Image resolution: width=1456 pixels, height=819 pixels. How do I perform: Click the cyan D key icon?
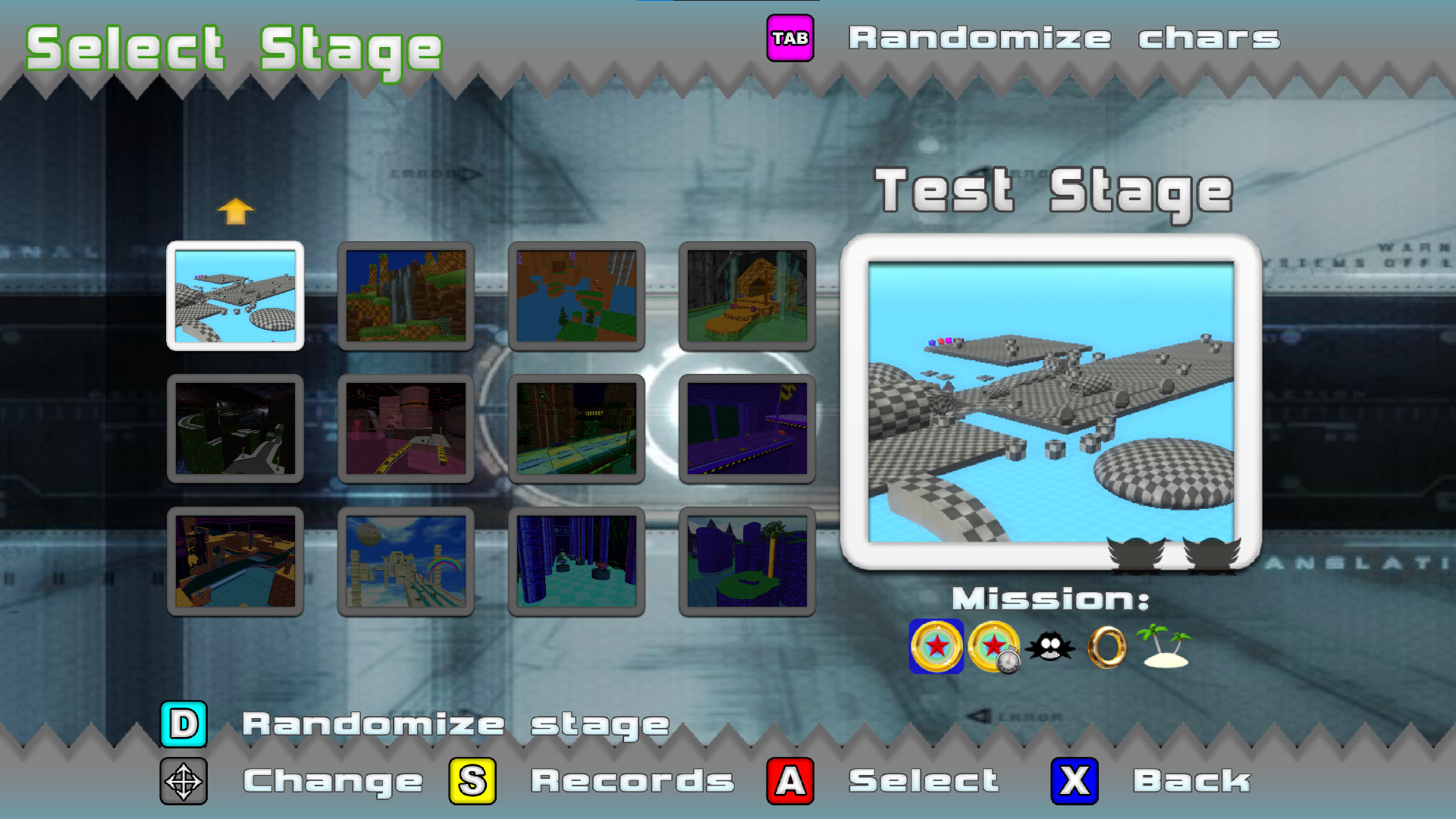tap(184, 724)
